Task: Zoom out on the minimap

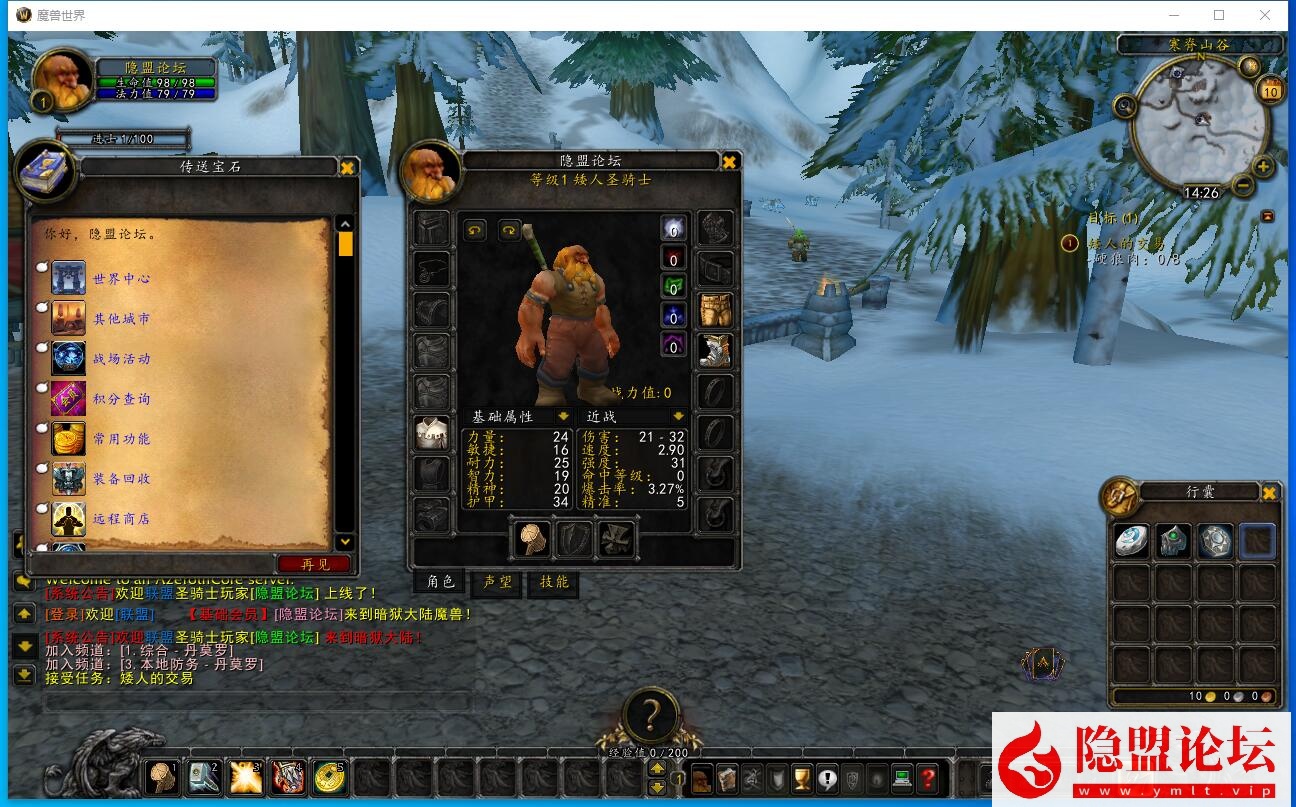Action: coord(1243,186)
